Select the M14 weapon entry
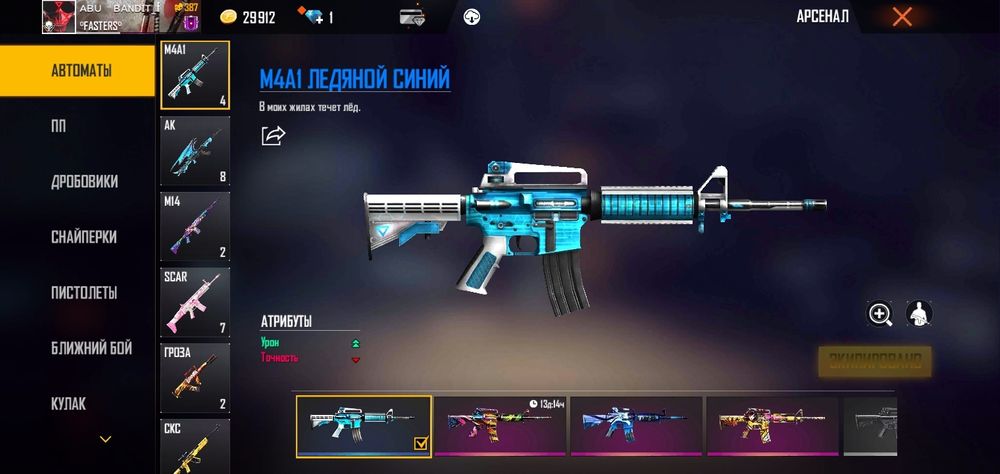Viewport: 1000px width, 474px height. point(195,227)
